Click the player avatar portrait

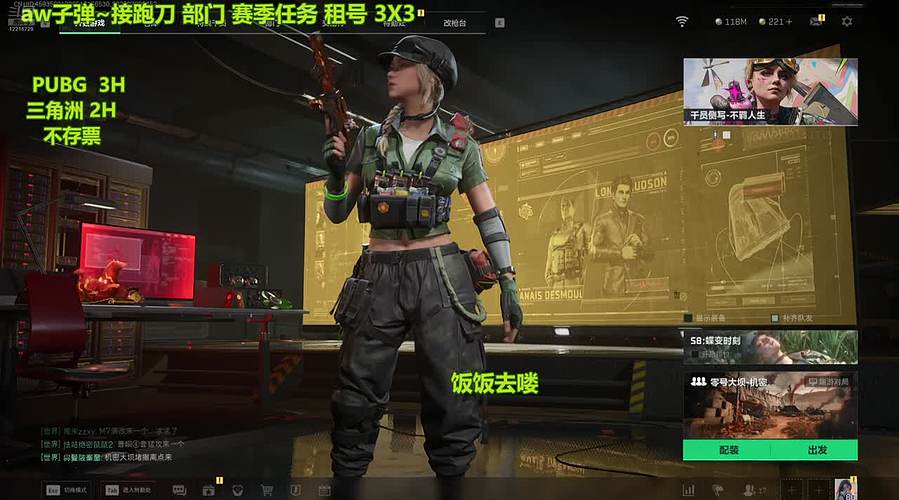(845, 489)
